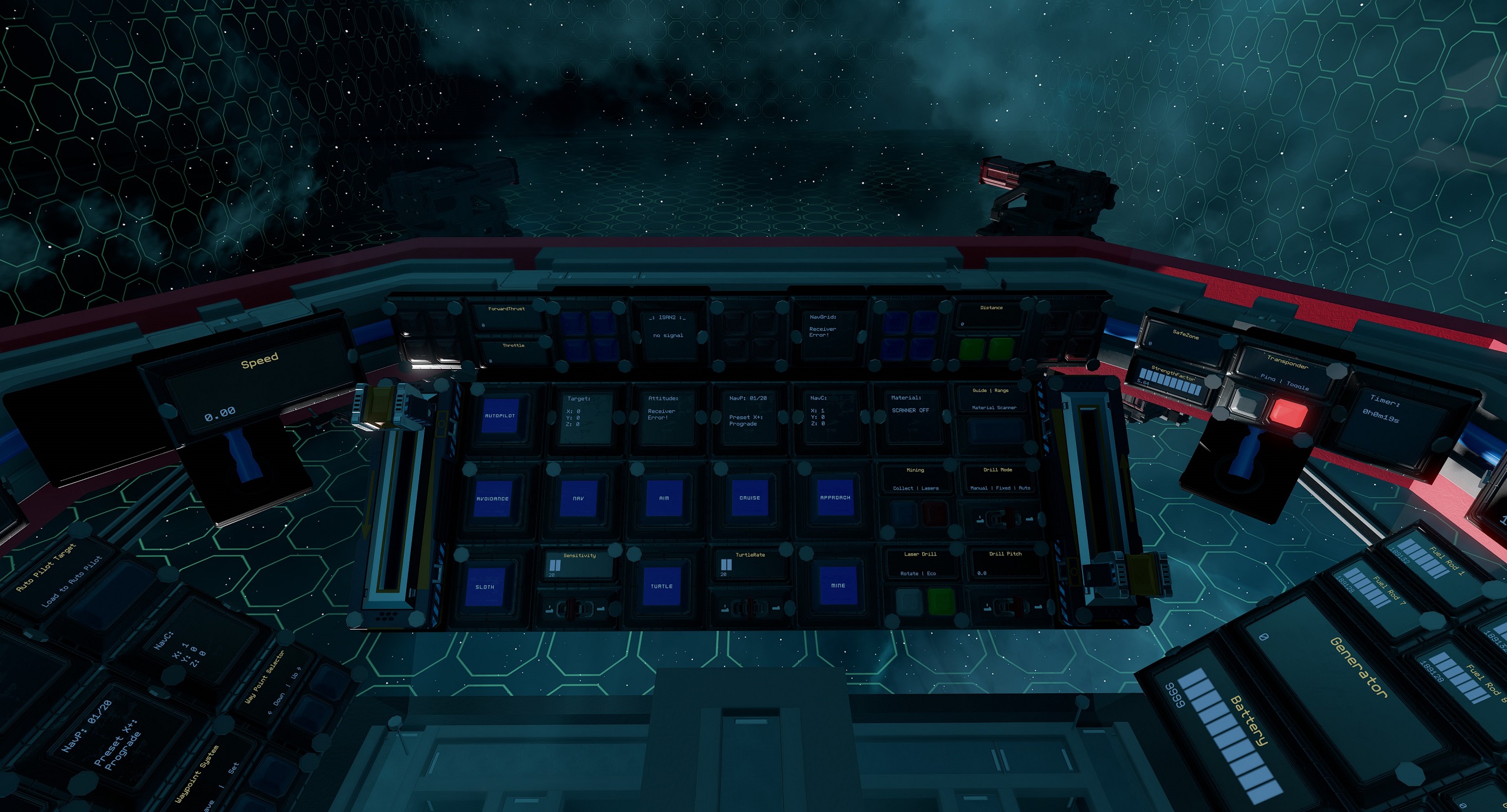The width and height of the screenshot is (1507, 812).
Task: Select the AIM button
Action: 663,498
